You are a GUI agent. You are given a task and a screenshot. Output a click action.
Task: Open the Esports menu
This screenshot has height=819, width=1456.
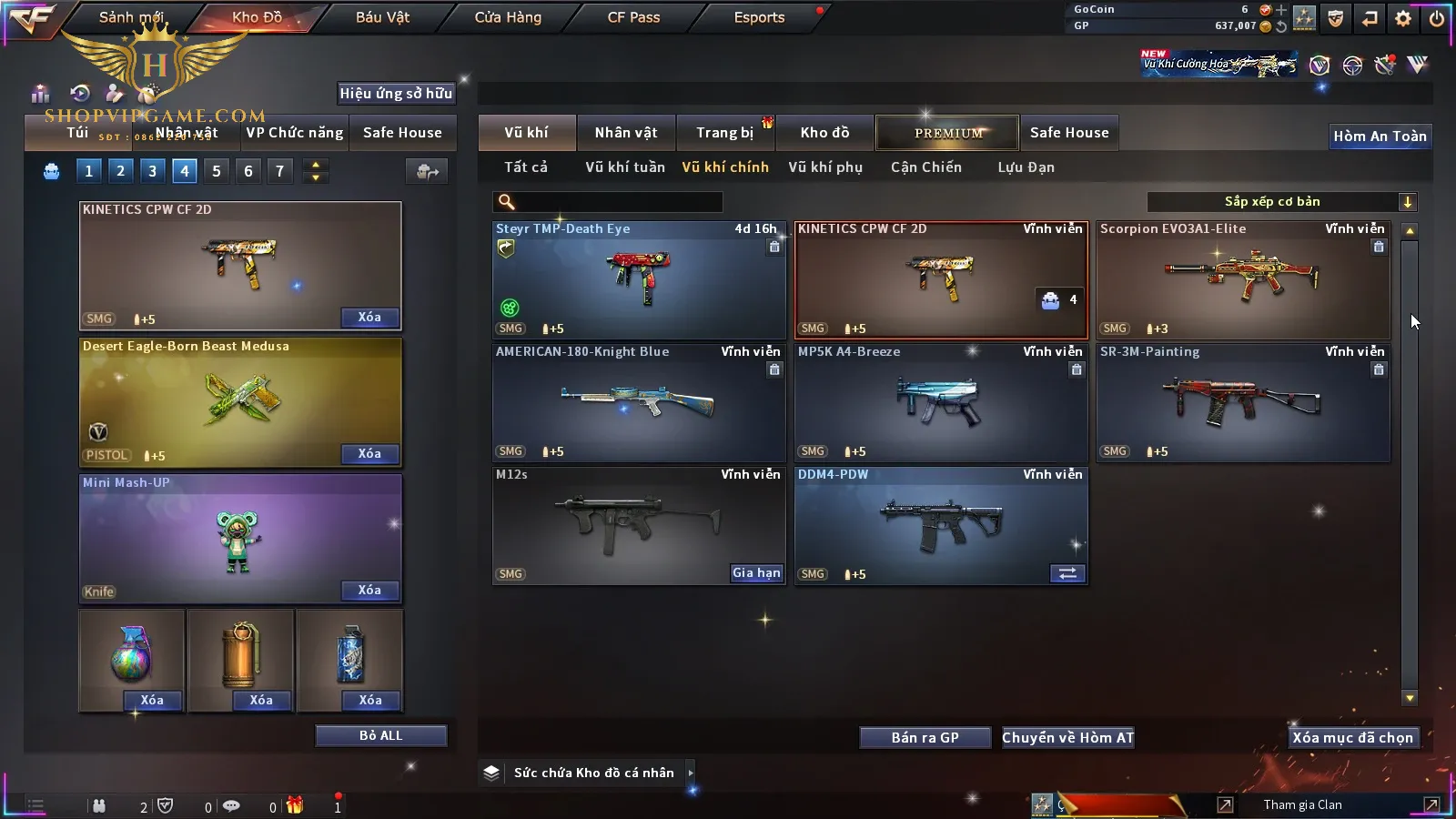click(x=759, y=17)
